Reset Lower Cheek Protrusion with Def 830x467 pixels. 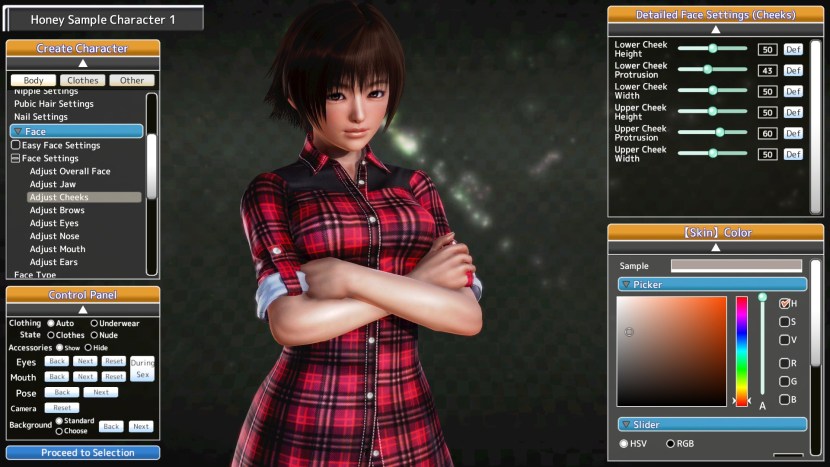(793, 70)
